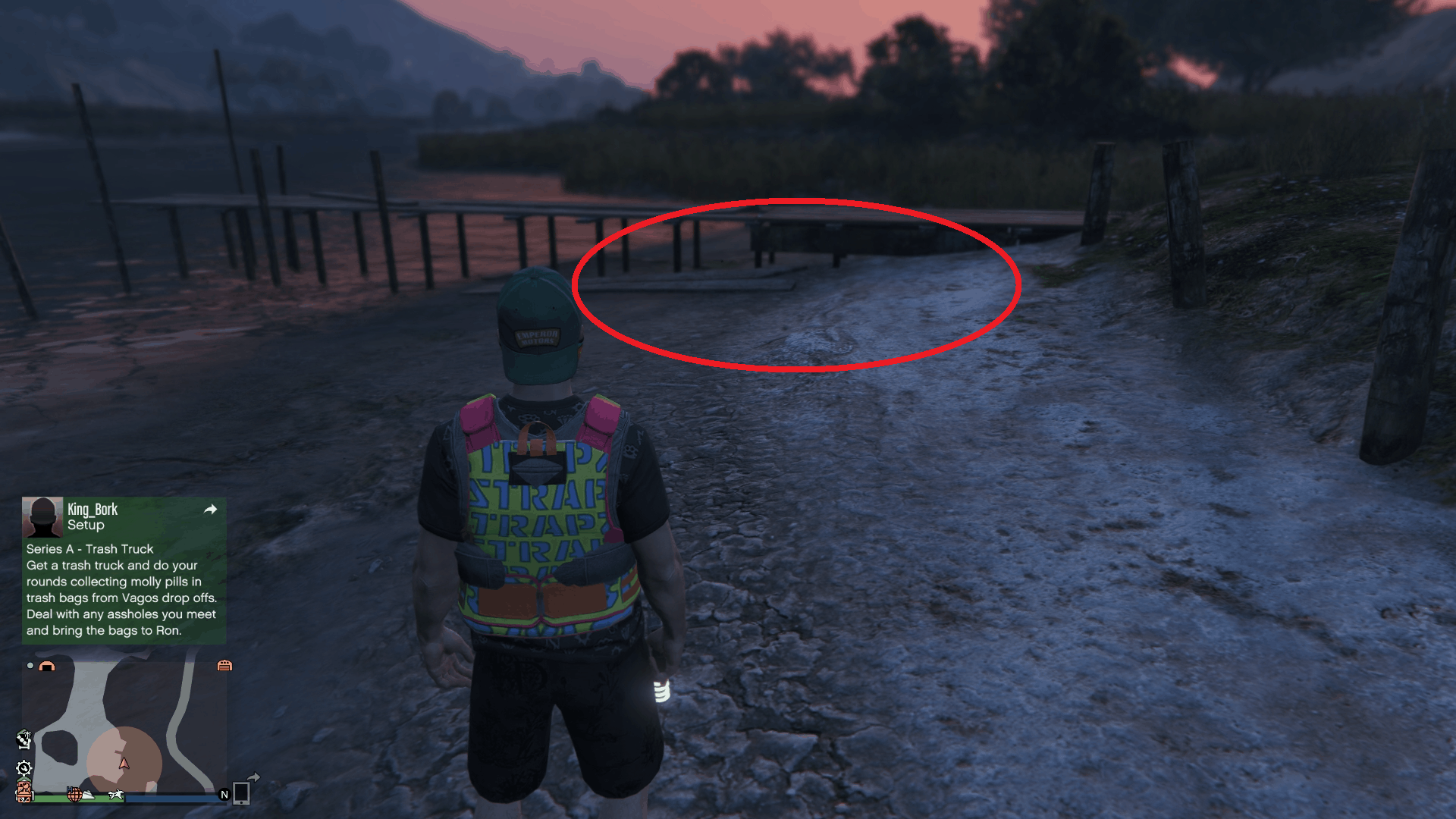Click the reply arrow on King_Bork's message
Screen dimensions: 1456x819
coord(210,510)
